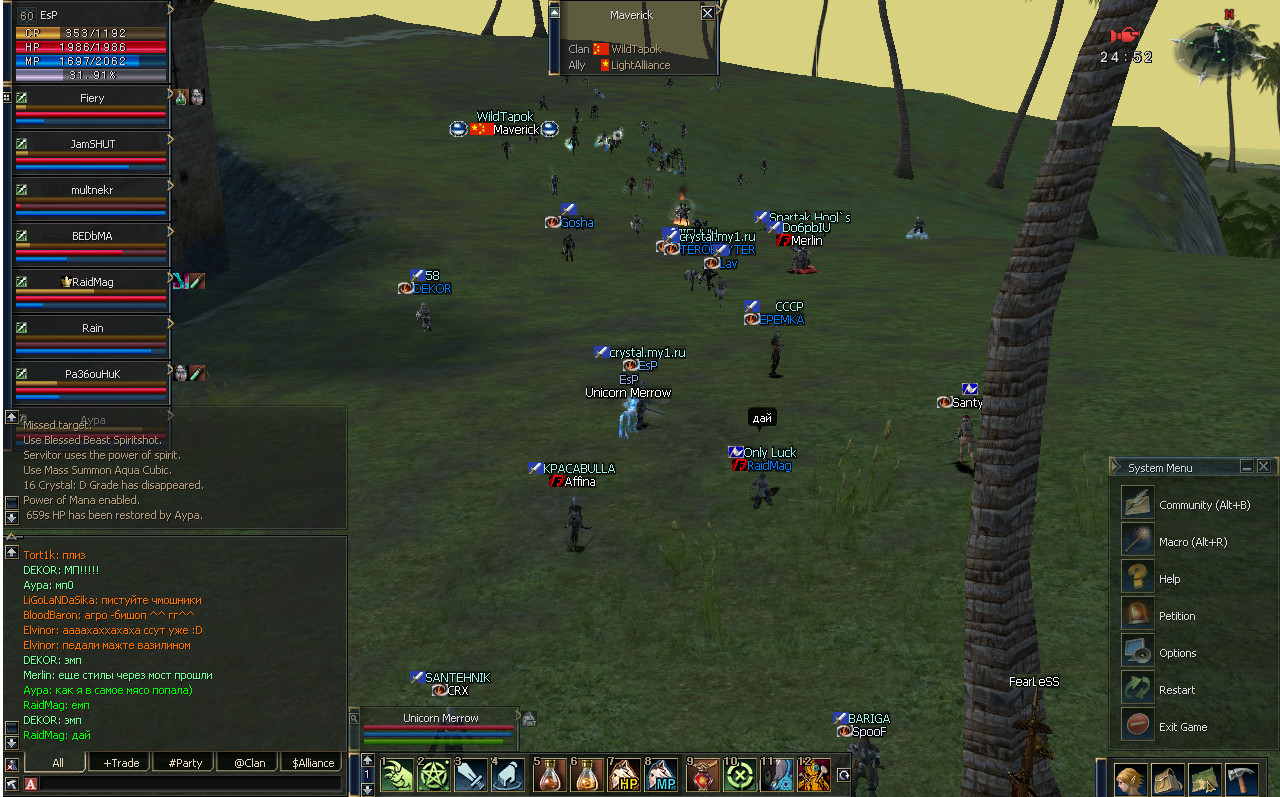The width and height of the screenshot is (1280, 797).
Task: Close the Maverick target window
Action: (x=708, y=14)
